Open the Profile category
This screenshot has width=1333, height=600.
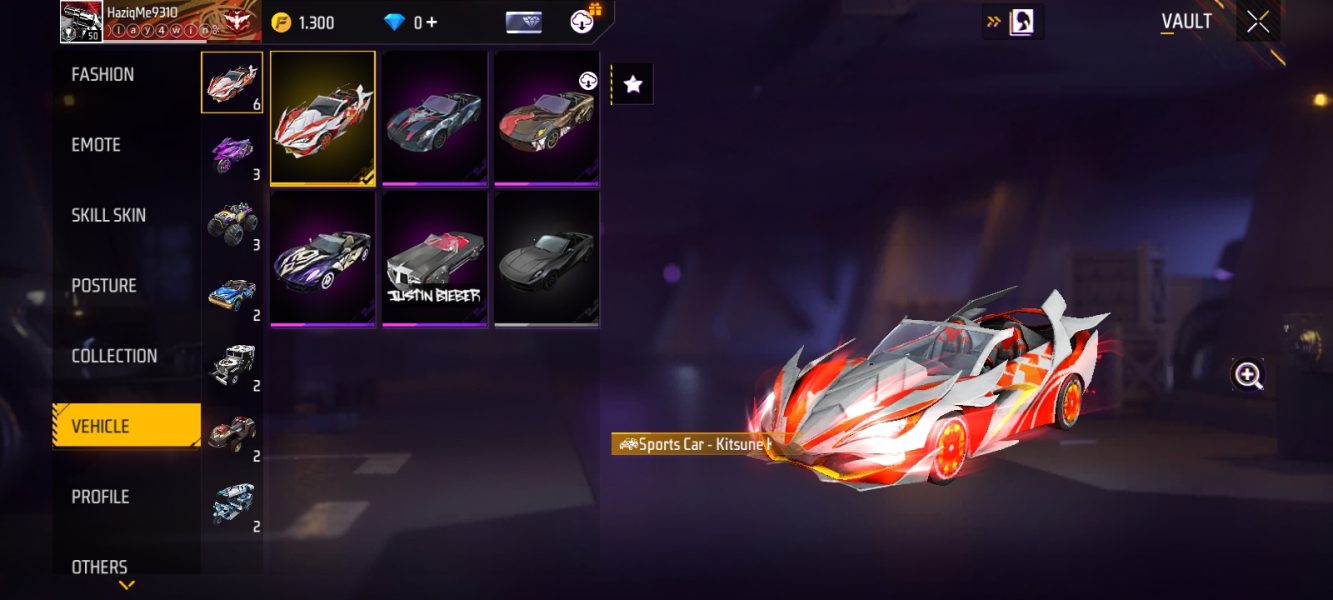pos(100,497)
